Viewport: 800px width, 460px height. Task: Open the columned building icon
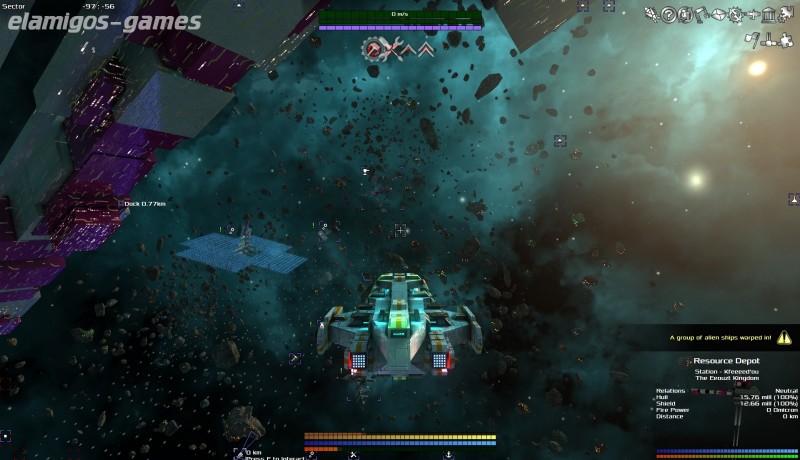click(x=768, y=14)
